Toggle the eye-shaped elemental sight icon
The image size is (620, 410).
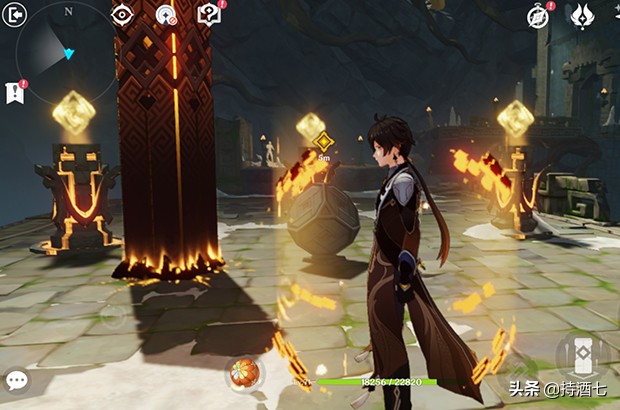122,14
